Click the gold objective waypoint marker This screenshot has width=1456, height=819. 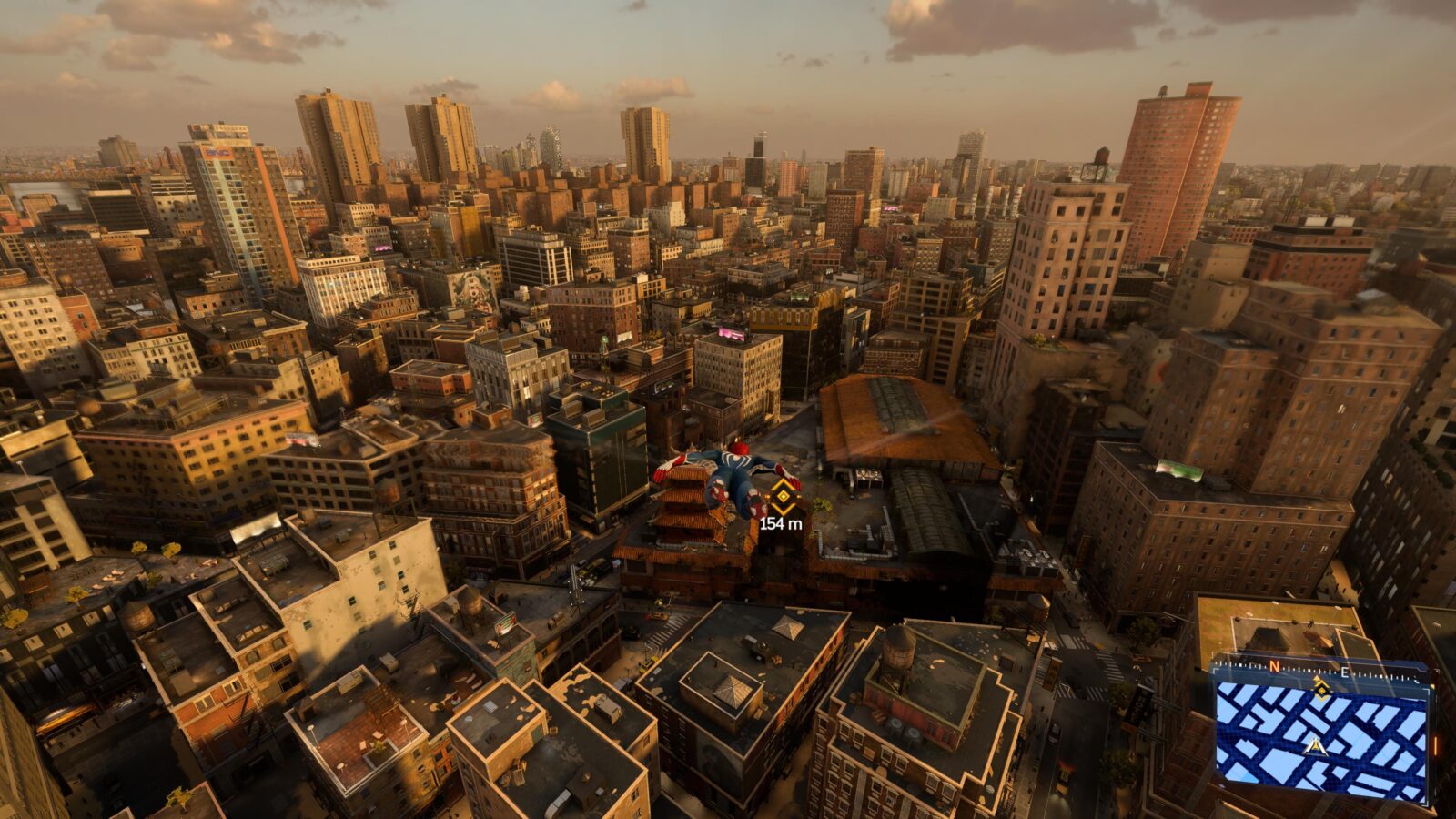tap(783, 497)
